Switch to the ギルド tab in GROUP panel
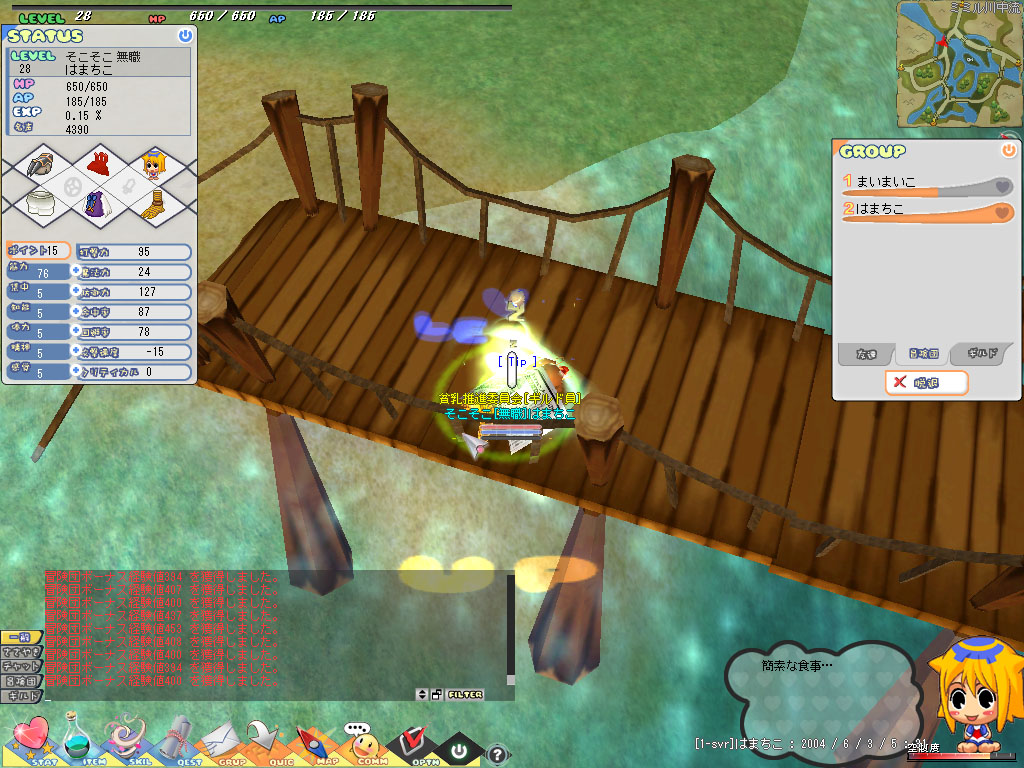The height and width of the screenshot is (768, 1024). [x=980, y=354]
